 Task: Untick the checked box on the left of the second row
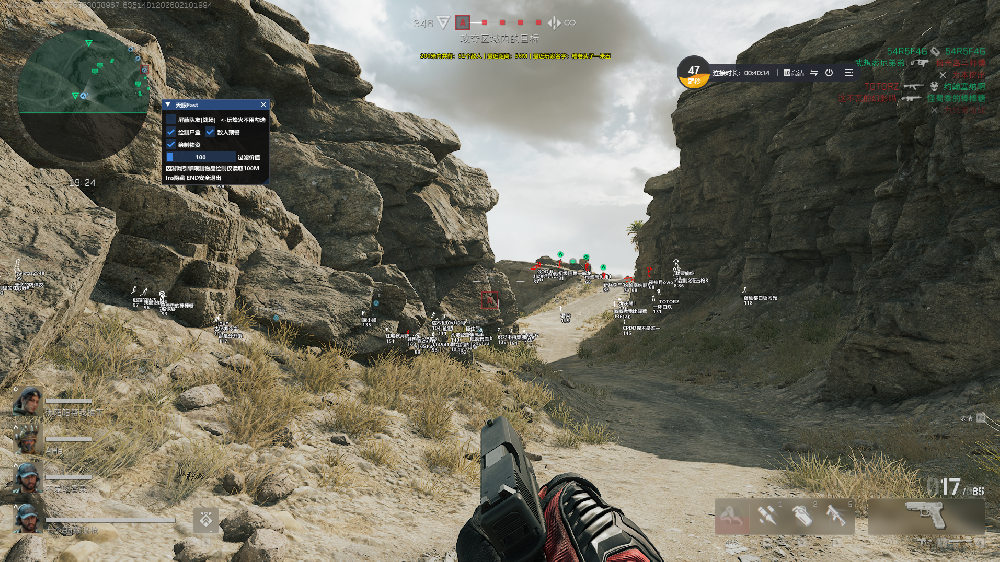pos(171,131)
